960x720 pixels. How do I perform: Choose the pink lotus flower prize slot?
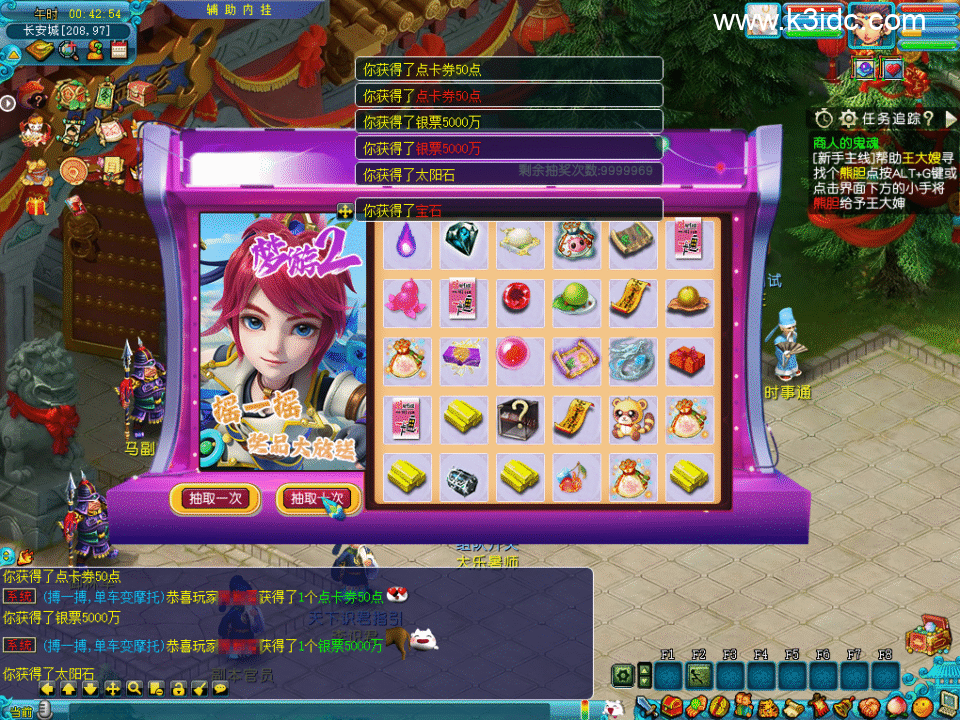click(407, 299)
